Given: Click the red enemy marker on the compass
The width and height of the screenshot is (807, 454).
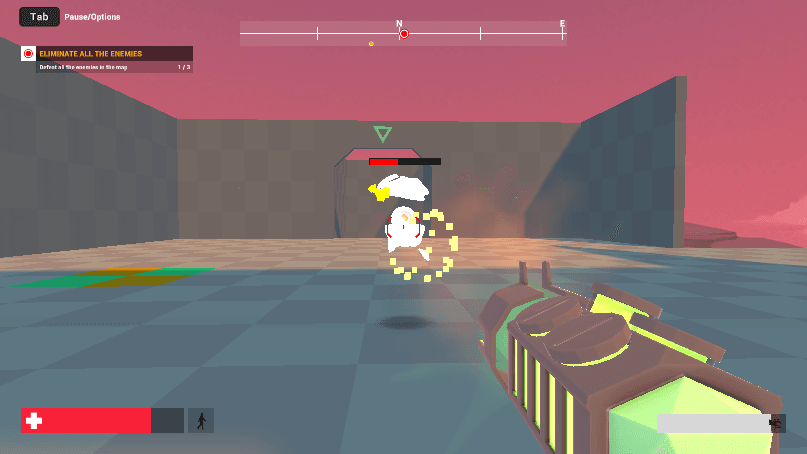Looking at the screenshot, I should [404, 34].
